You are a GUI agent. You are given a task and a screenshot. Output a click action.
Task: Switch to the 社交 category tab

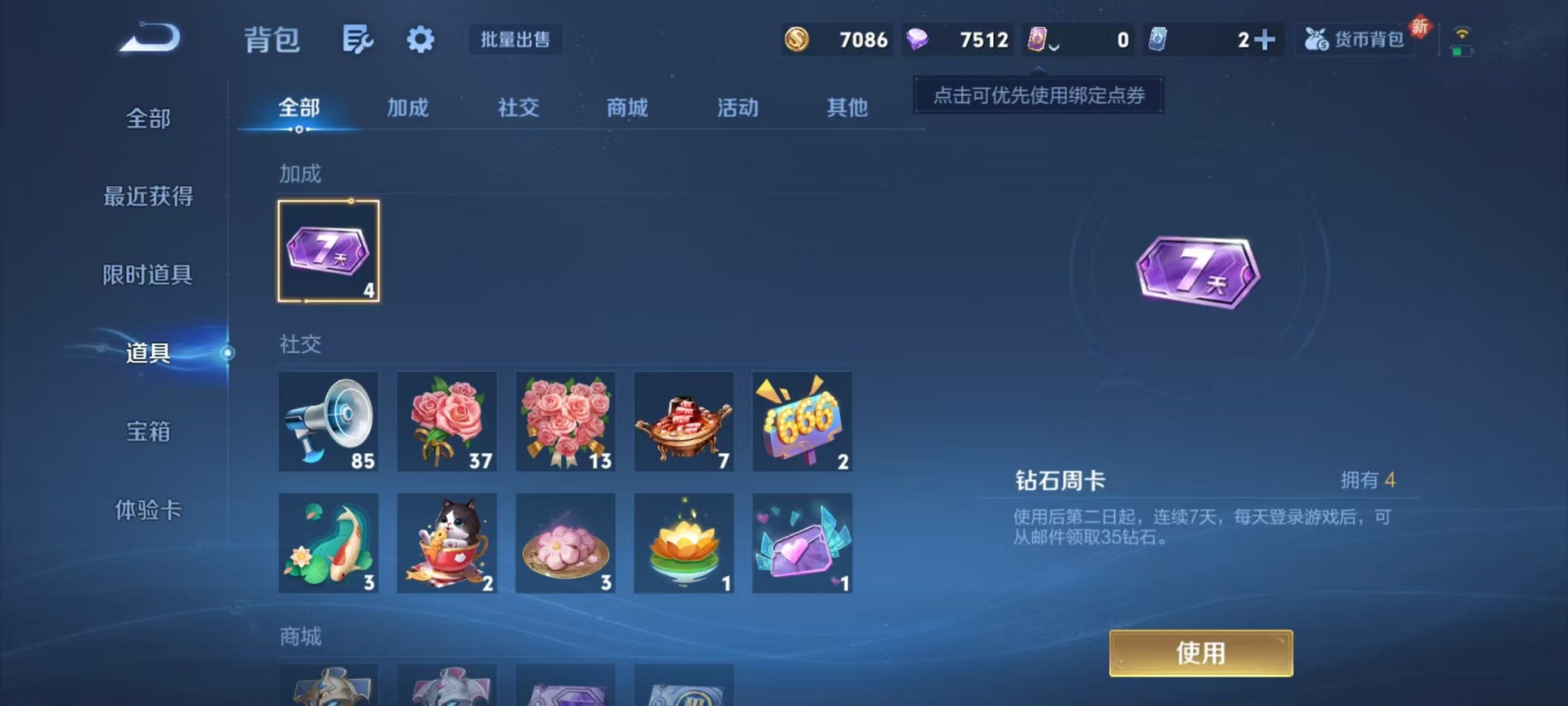coord(517,108)
